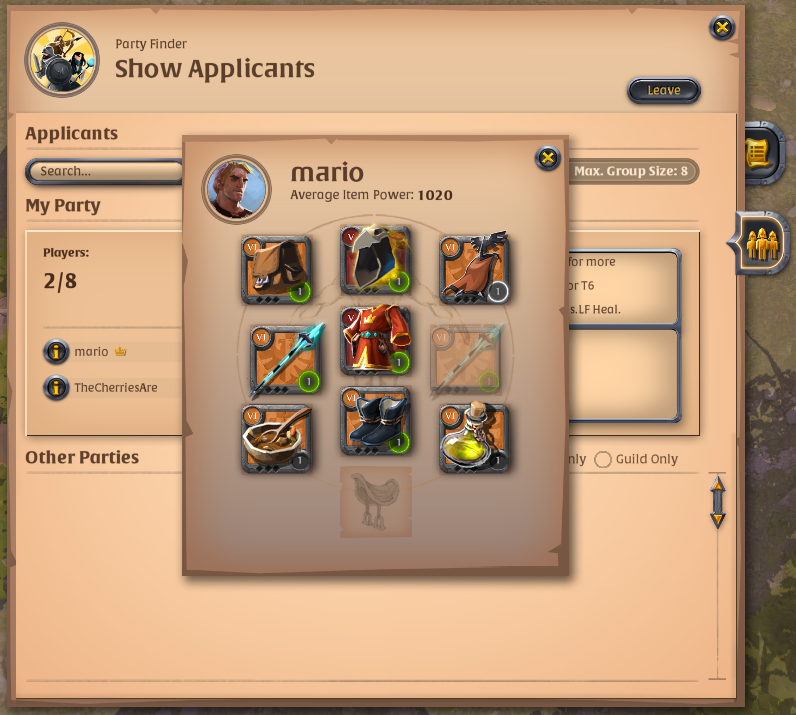Select the yellow potion slot
The height and width of the screenshot is (715, 796).
click(474, 437)
